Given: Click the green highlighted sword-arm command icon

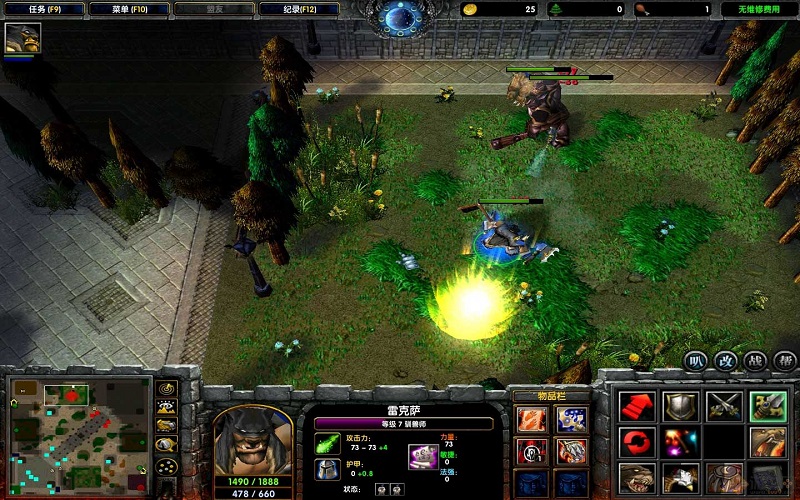Looking at the screenshot, I should point(767,405).
